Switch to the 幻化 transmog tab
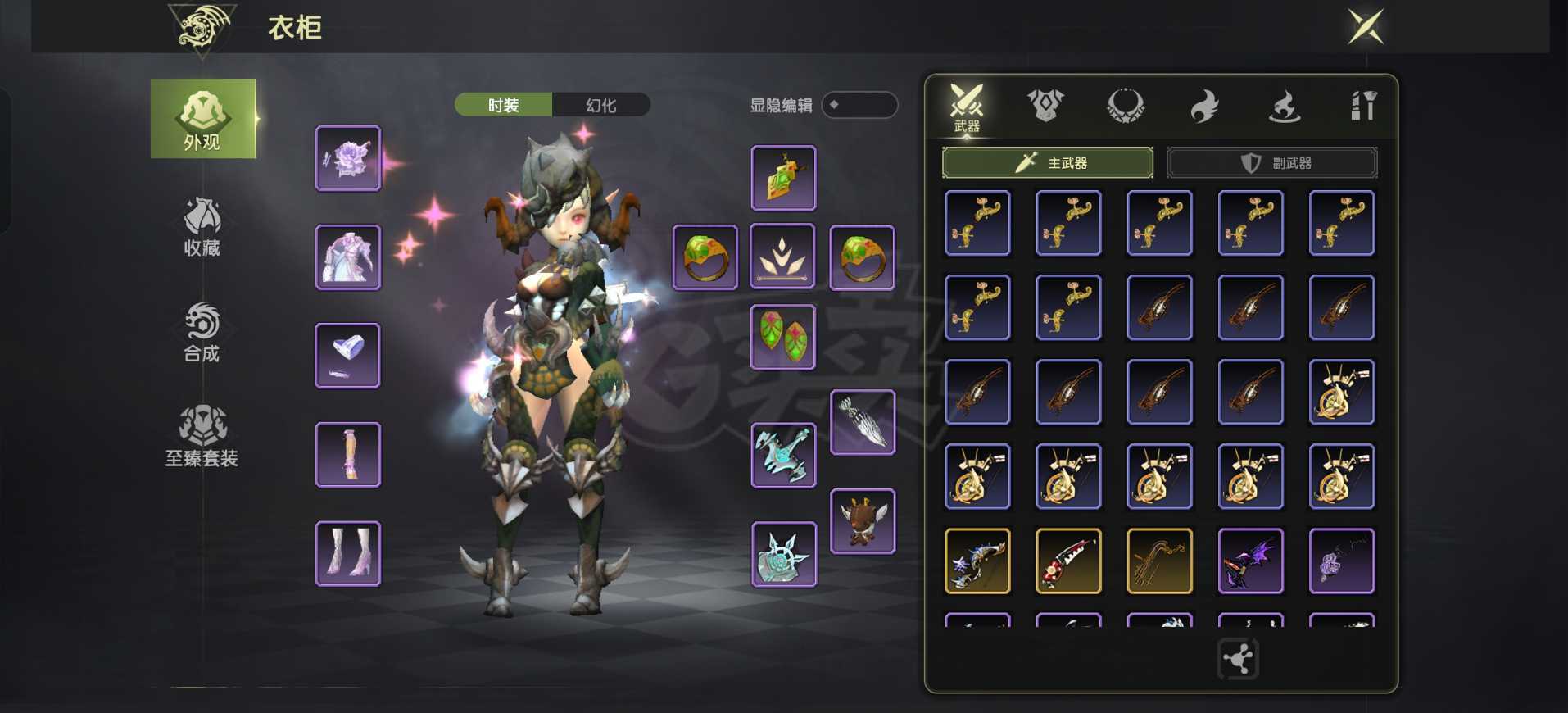 (x=602, y=105)
